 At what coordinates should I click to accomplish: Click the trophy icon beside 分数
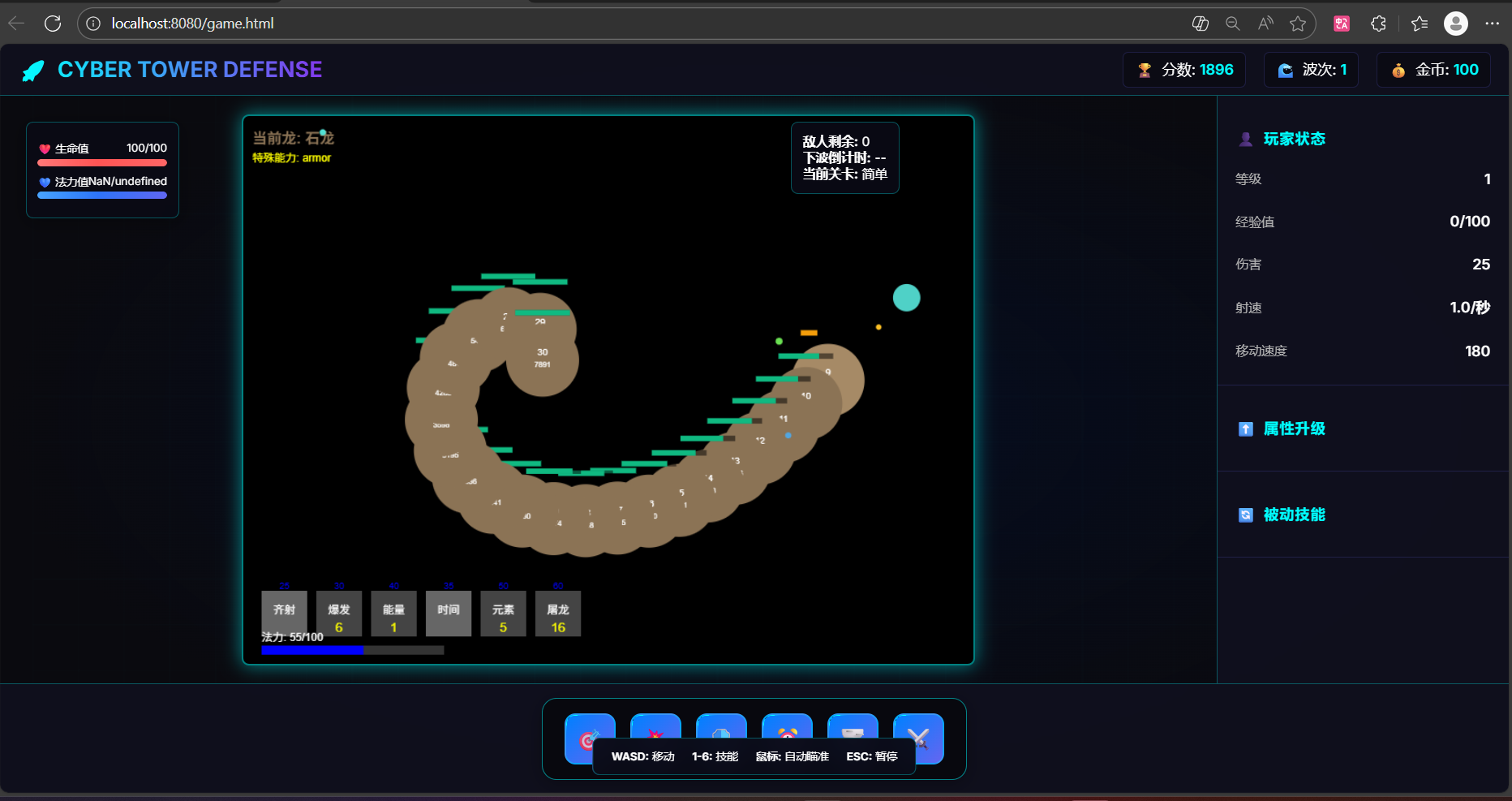[1144, 70]
